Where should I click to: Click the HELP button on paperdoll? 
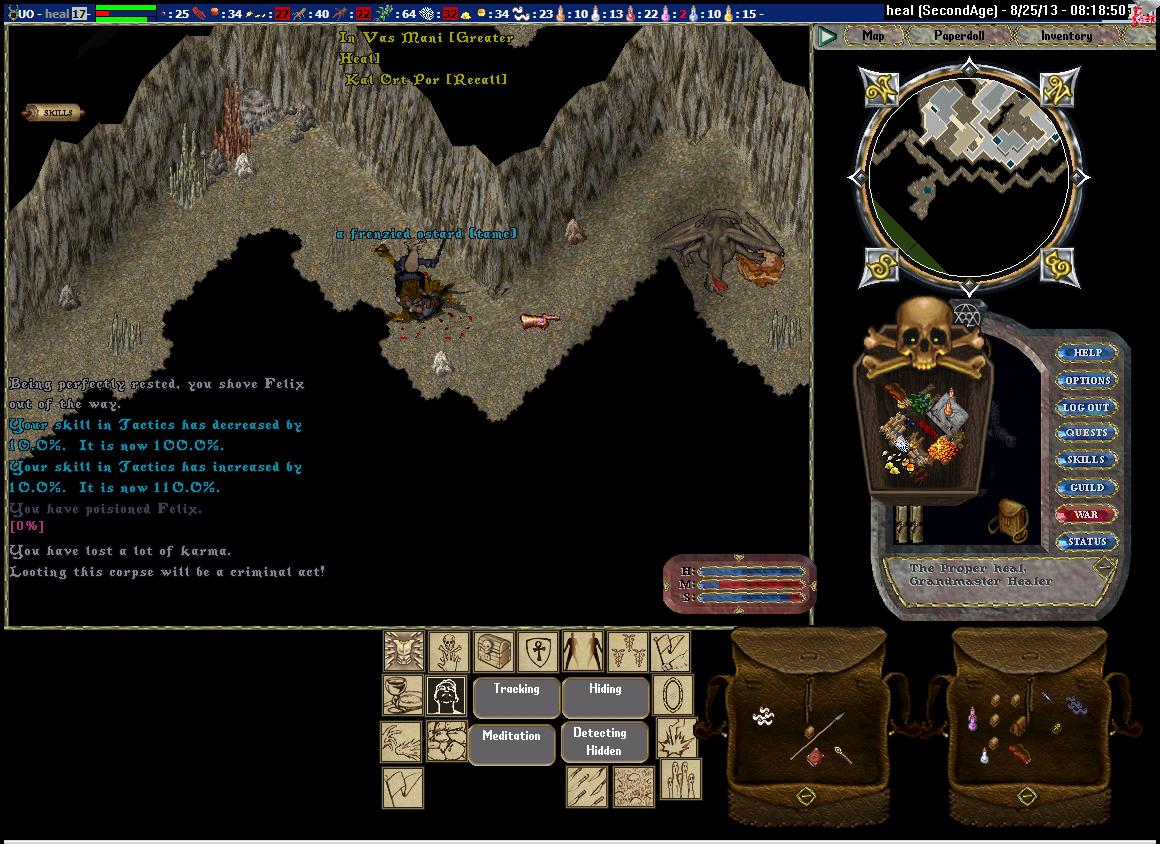tap(1087, 353)
